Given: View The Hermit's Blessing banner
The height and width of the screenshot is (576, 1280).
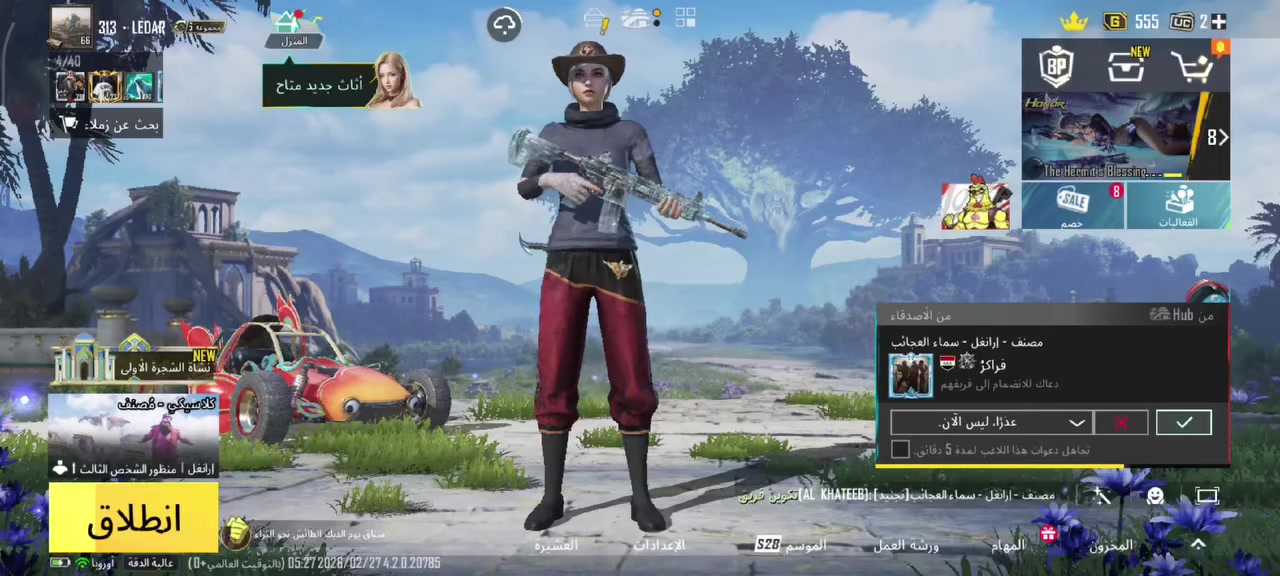Looking at the screenshot, I should (x=1115, y=135).
